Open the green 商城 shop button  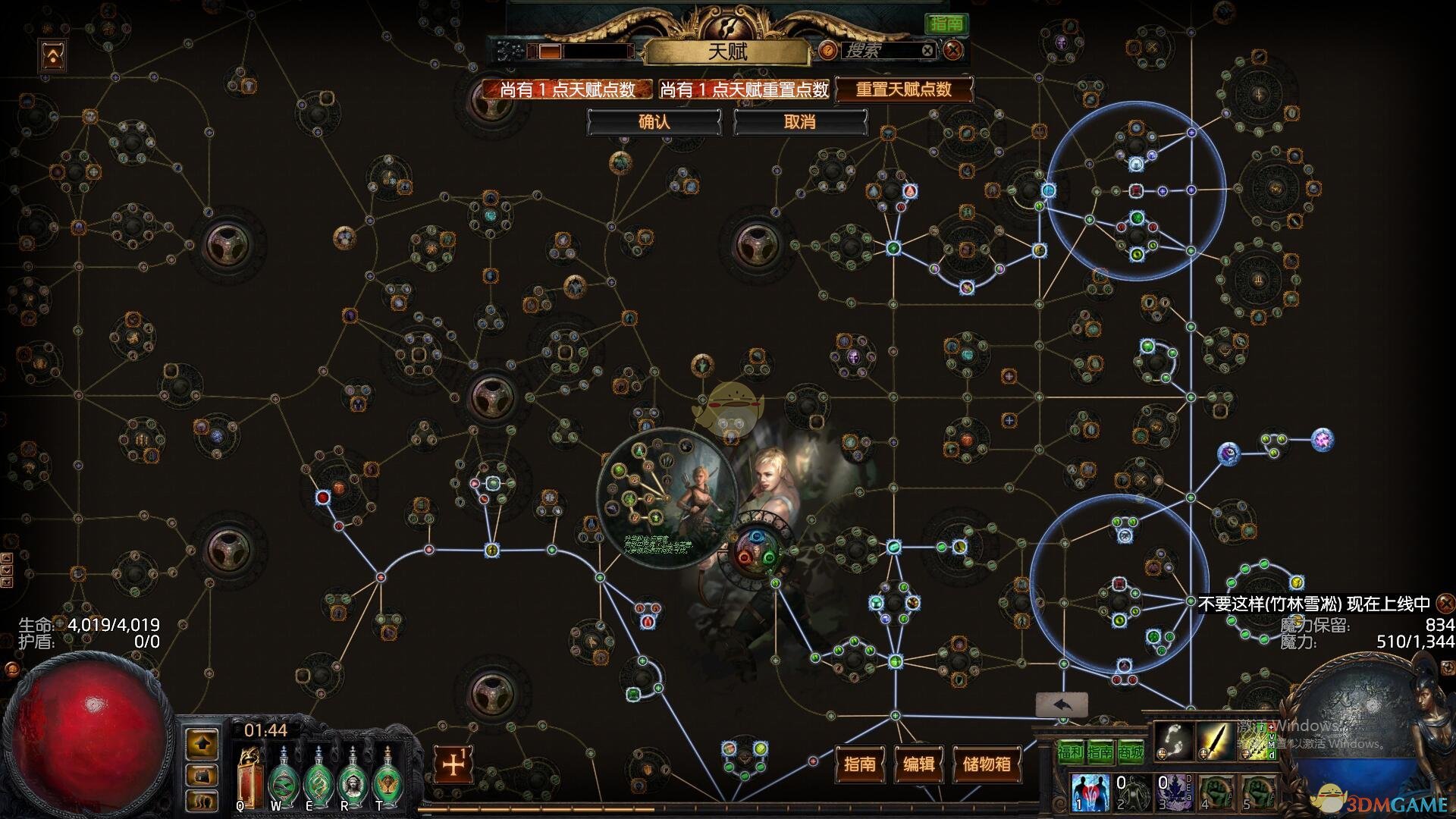[x=1130, y=752]
